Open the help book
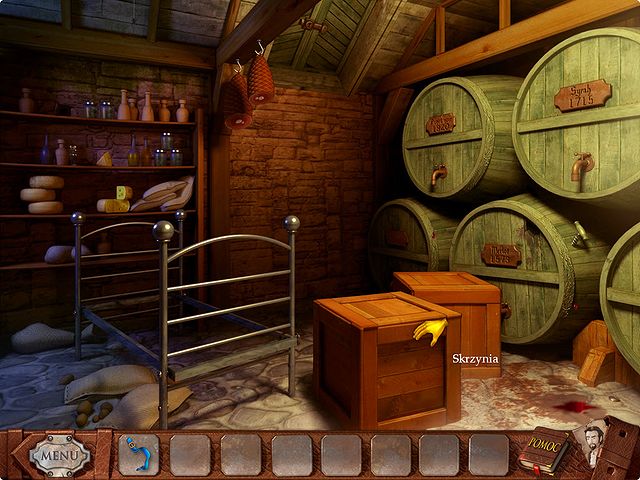 (x=542, y=453)
